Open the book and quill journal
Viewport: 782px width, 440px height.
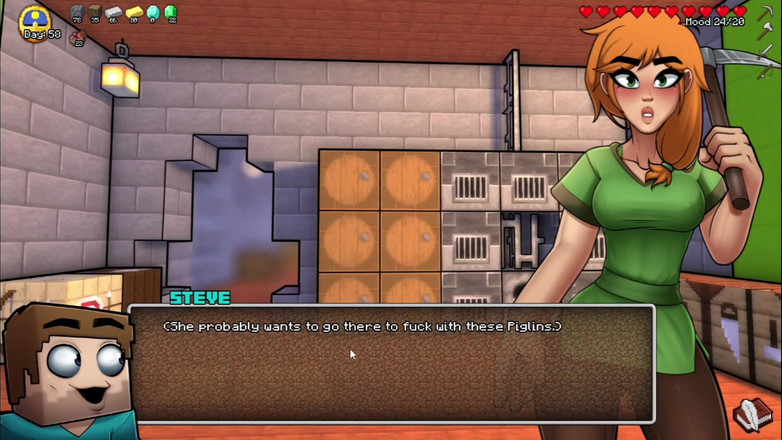click(751, 414)
